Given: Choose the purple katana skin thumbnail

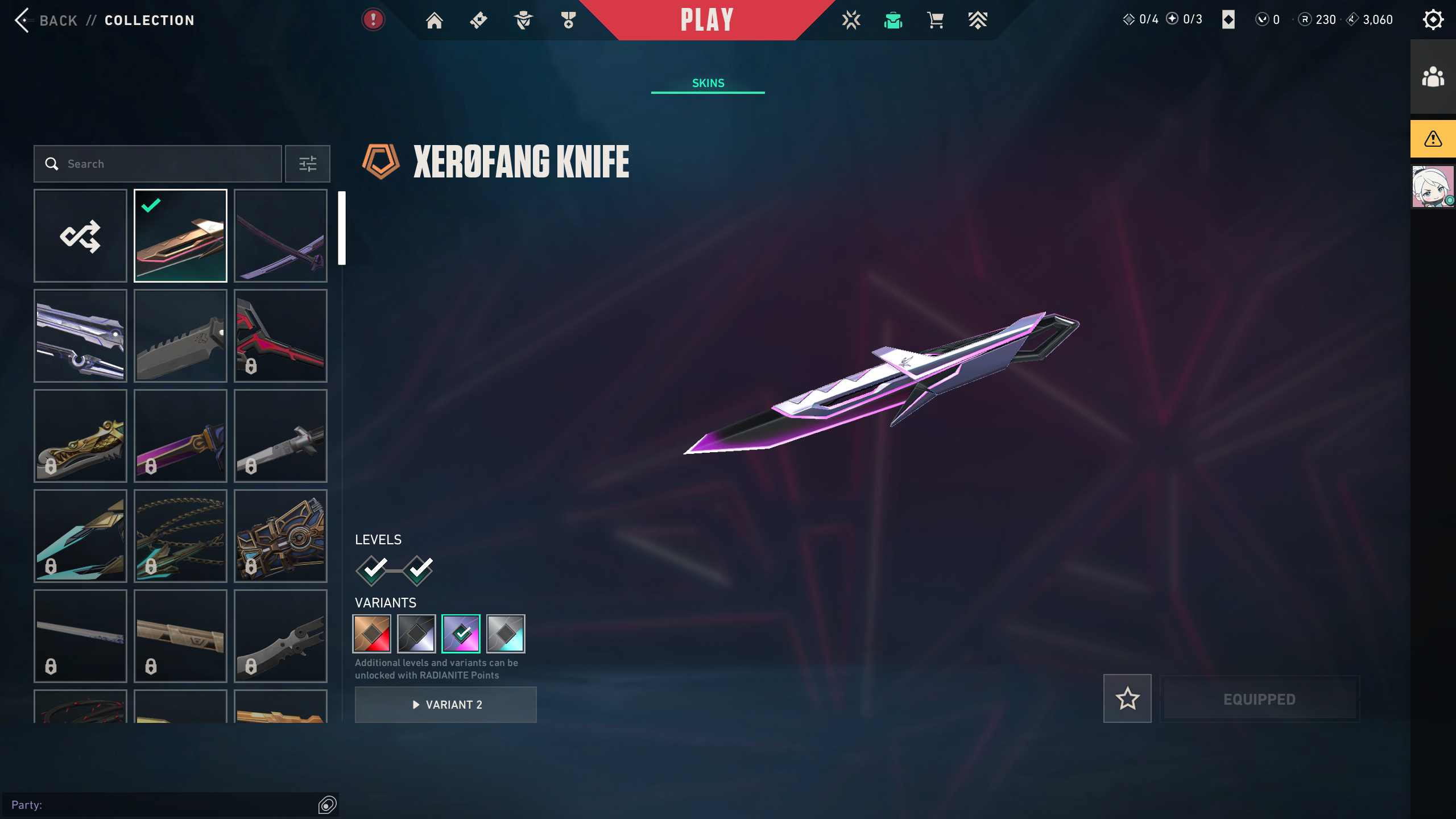Looking at the screenshot, I should 280,235.
